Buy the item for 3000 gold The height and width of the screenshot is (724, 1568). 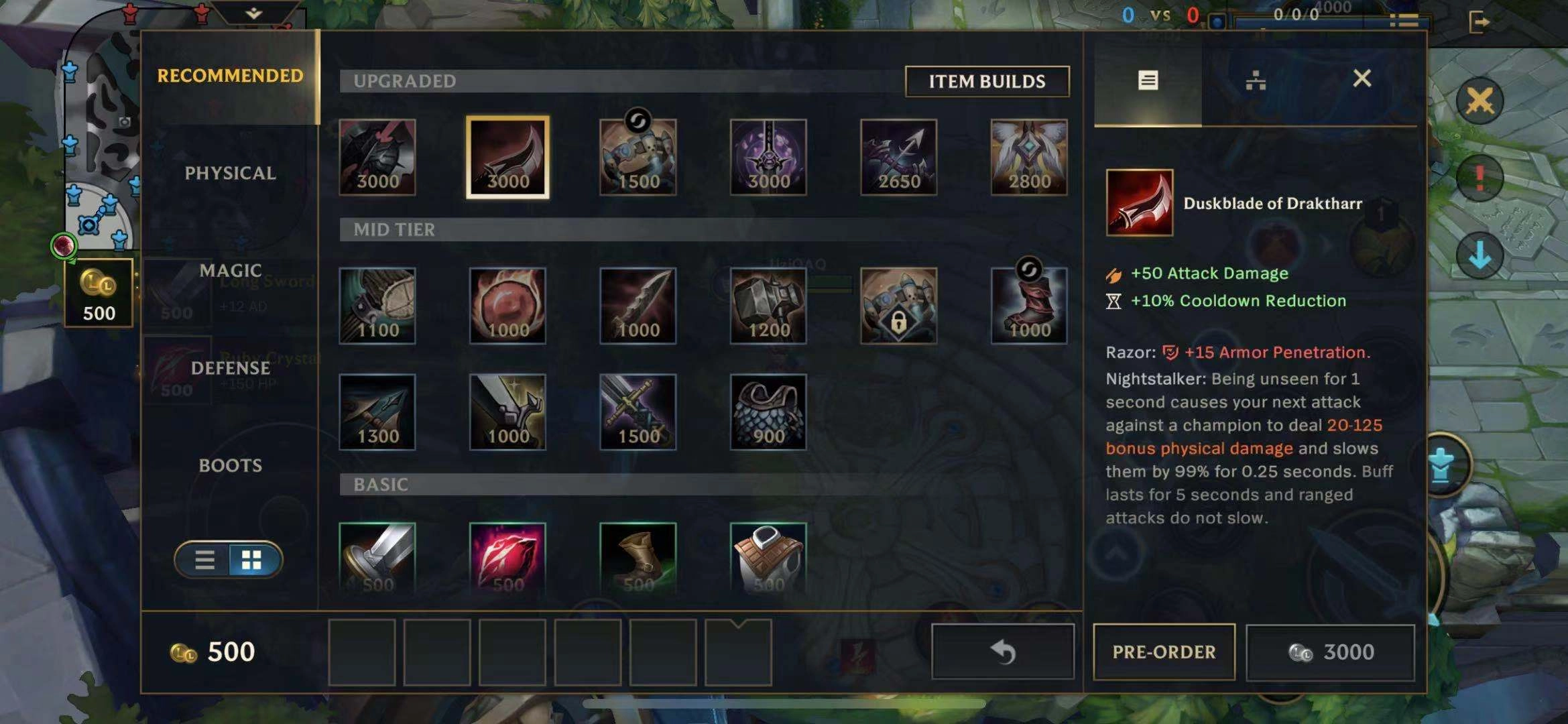coord(1330,652)
